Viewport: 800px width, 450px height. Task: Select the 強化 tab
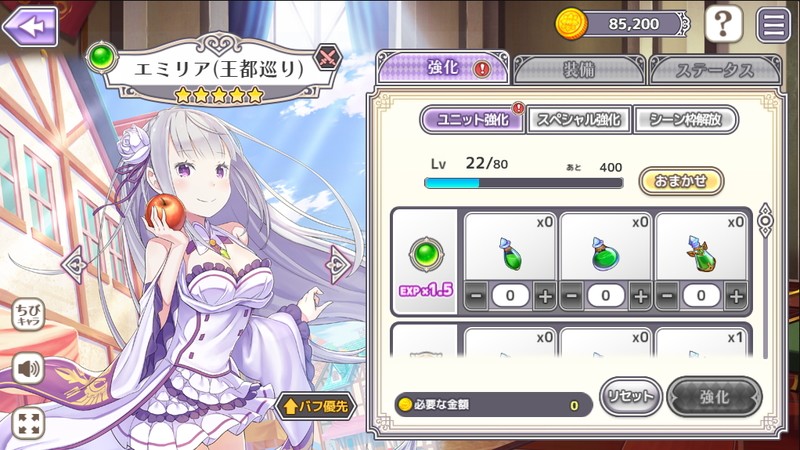click(443, 68)
